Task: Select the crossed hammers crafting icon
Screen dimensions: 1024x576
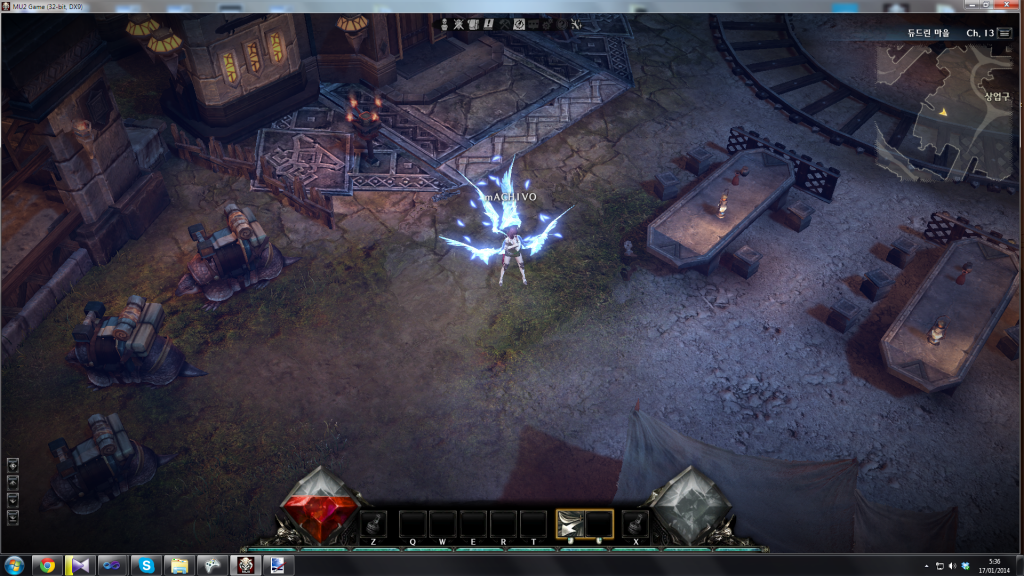Action: 504,23
